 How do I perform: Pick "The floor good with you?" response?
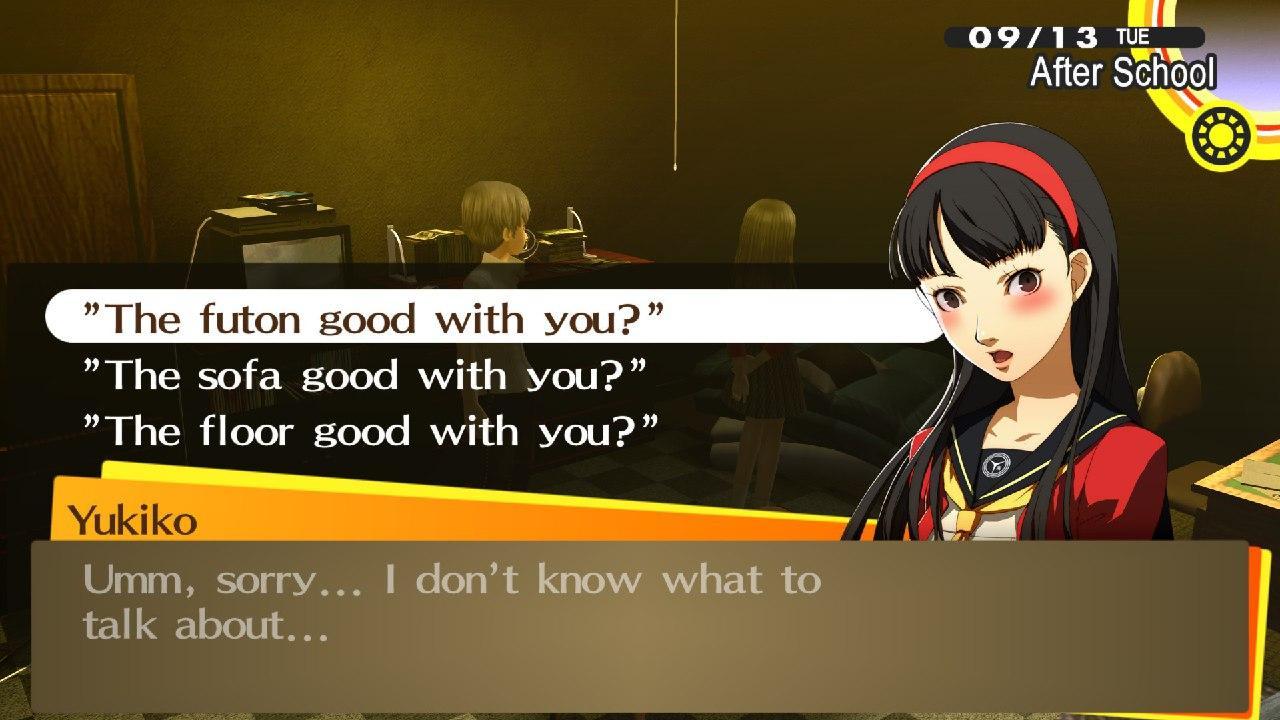point(371,431)
